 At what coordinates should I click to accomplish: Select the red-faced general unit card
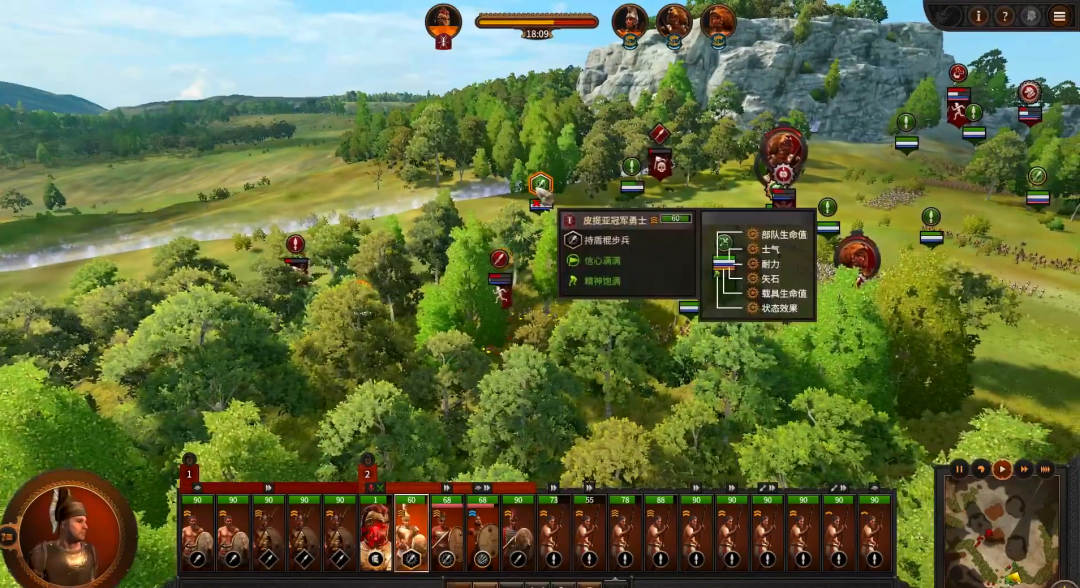[x=375, y=535]
